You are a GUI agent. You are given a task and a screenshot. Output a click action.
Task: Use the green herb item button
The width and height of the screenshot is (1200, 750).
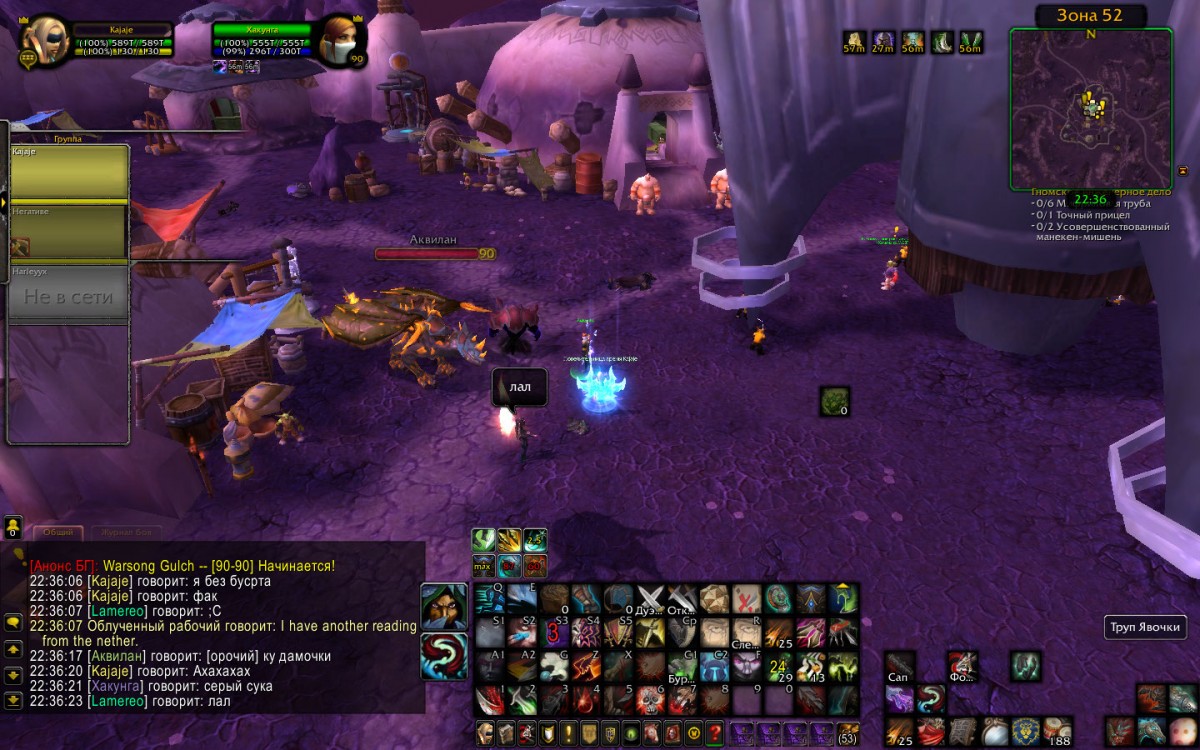[x=834, y=401]
